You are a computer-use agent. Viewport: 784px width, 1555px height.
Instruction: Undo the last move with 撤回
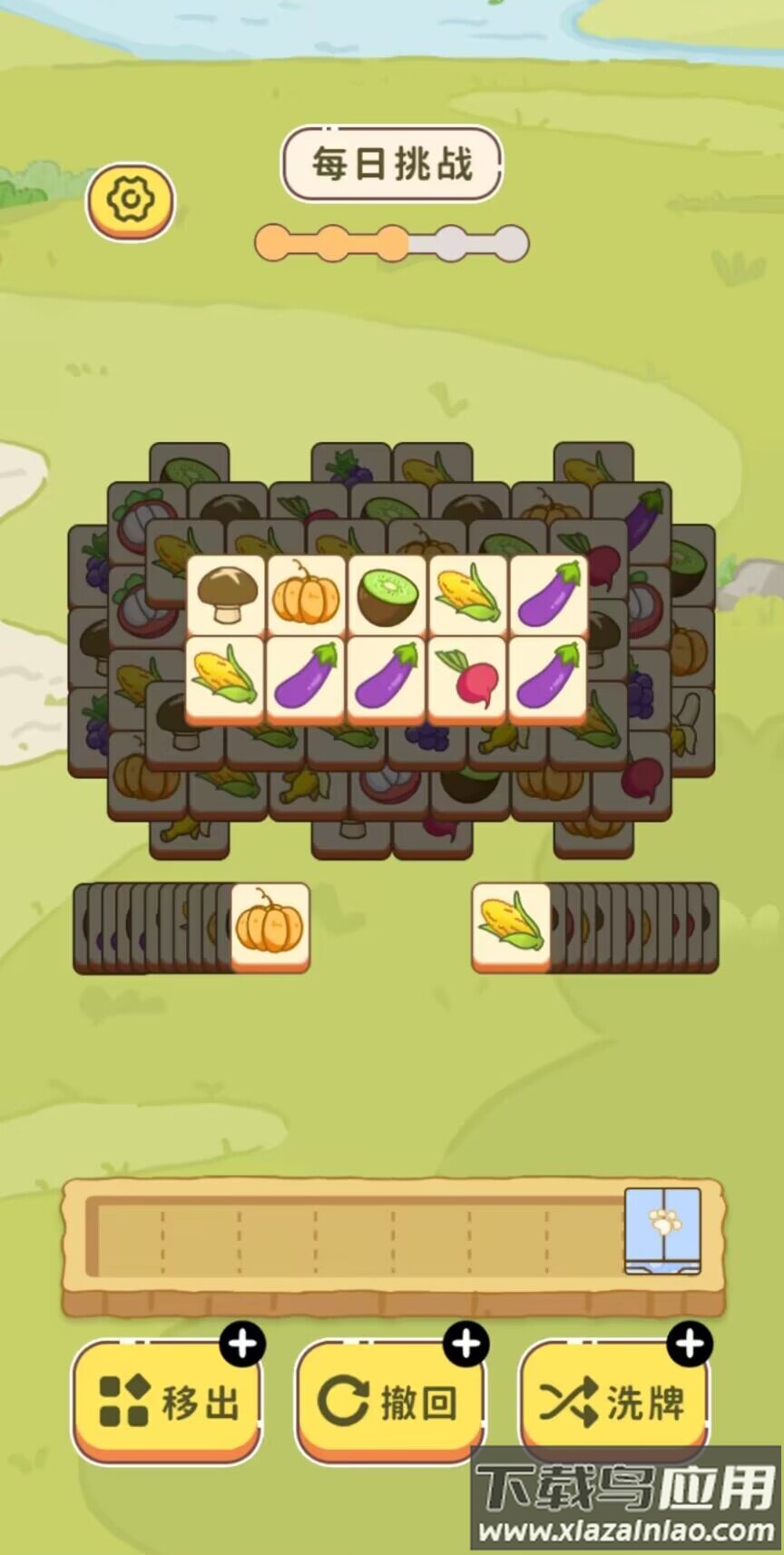click(390, 1401)
